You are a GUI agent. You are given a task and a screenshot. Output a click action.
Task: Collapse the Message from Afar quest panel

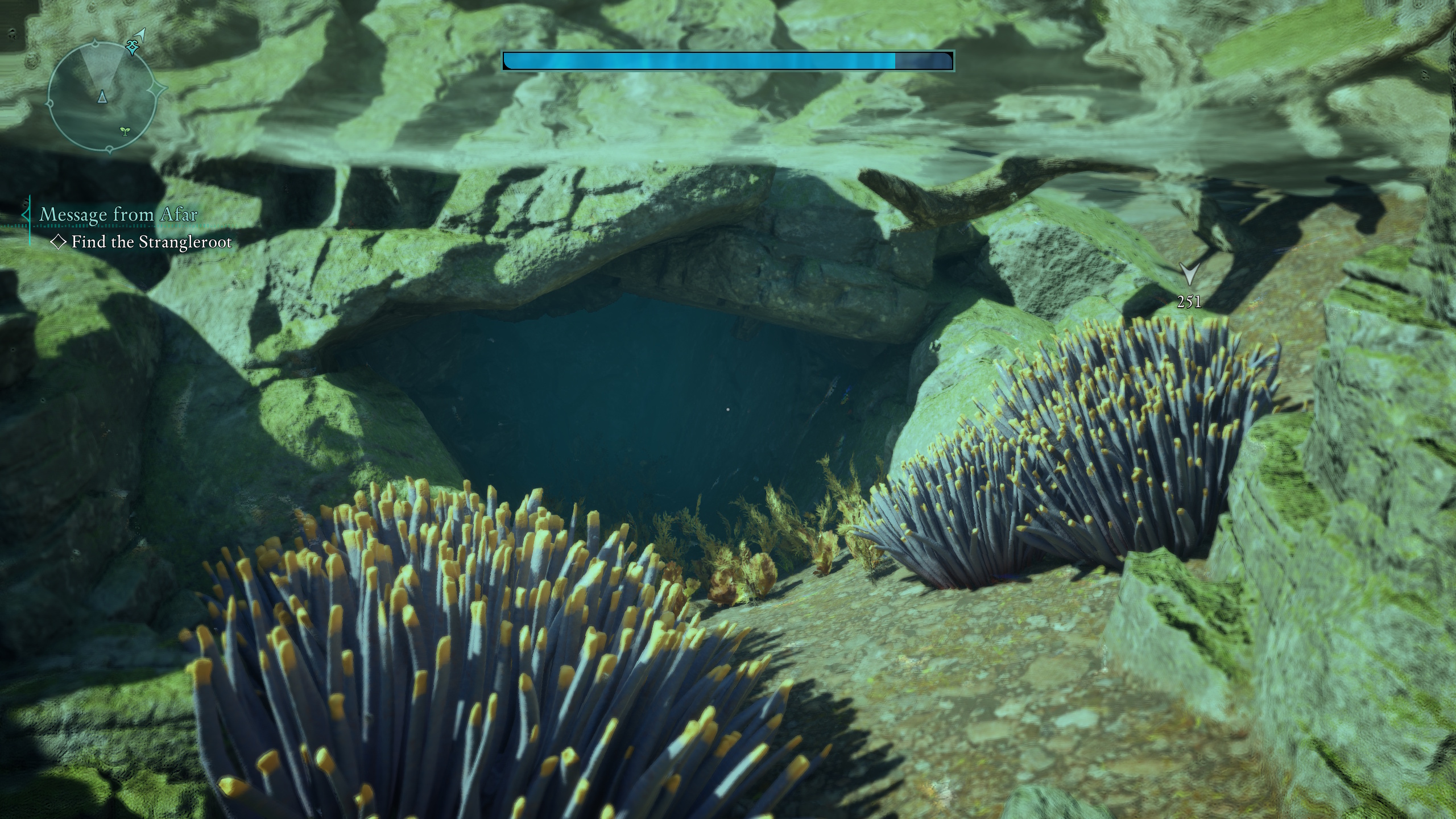click(x=27, y=214)
